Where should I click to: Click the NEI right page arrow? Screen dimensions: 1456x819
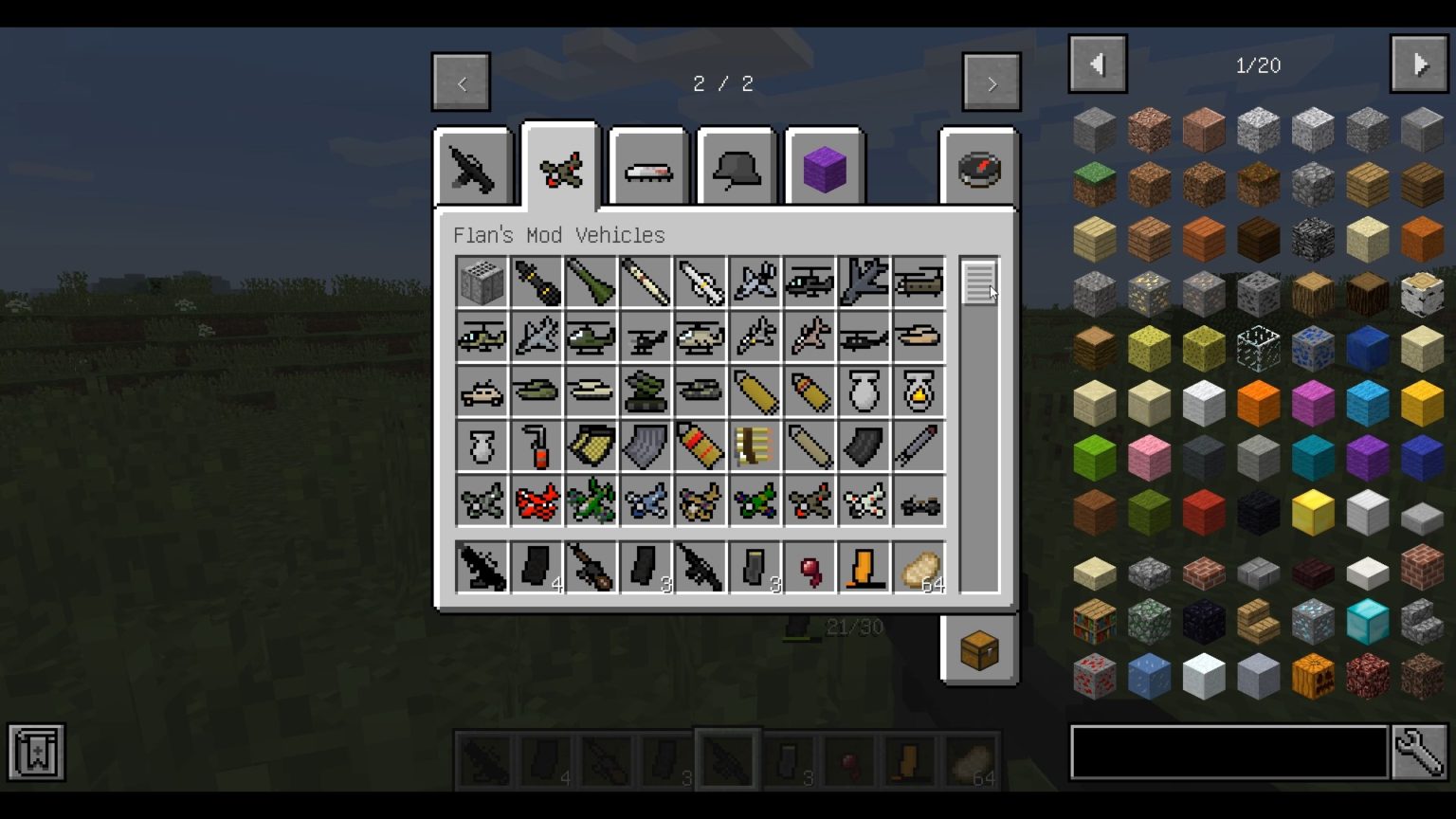pyautogui.click(x=1419, y=64)
